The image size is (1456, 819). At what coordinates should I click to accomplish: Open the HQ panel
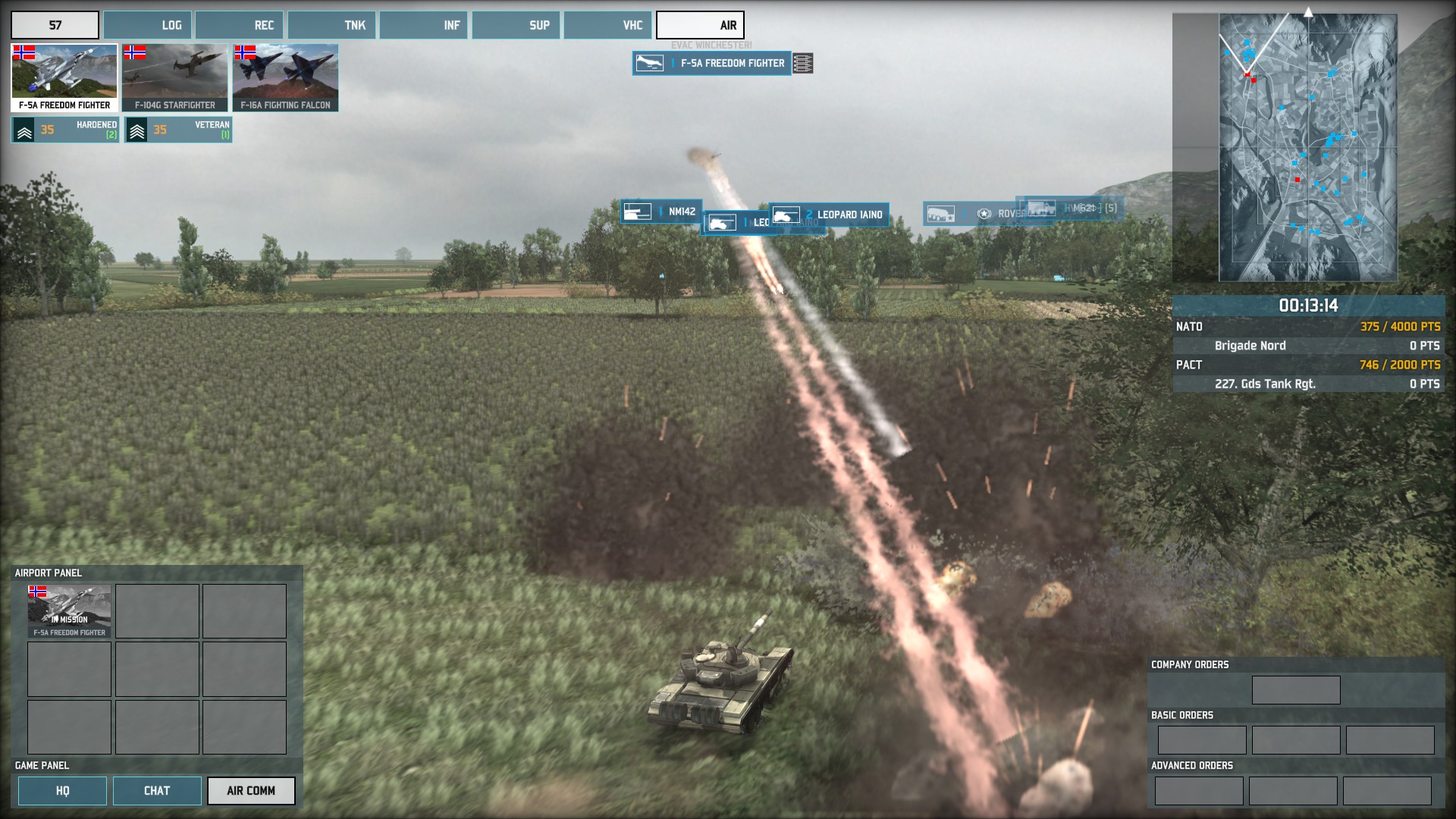coord(62,791)
